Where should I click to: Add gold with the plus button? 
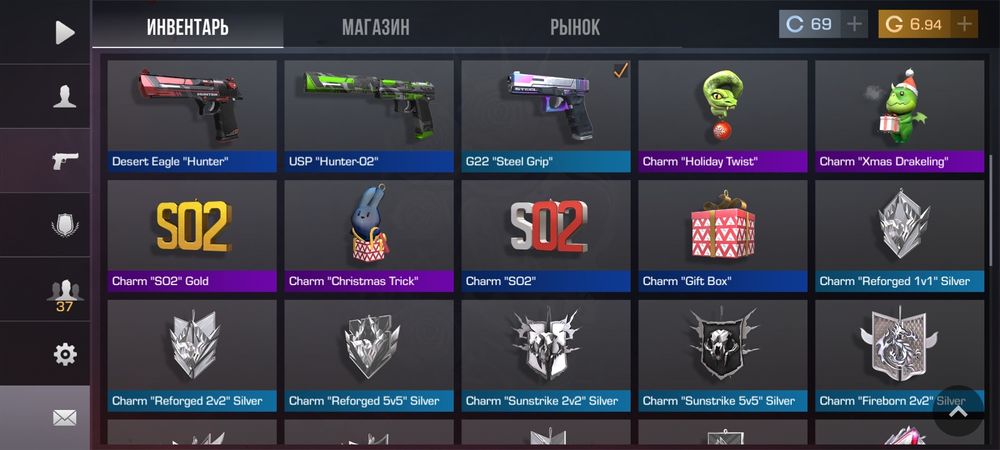(963, 24)
